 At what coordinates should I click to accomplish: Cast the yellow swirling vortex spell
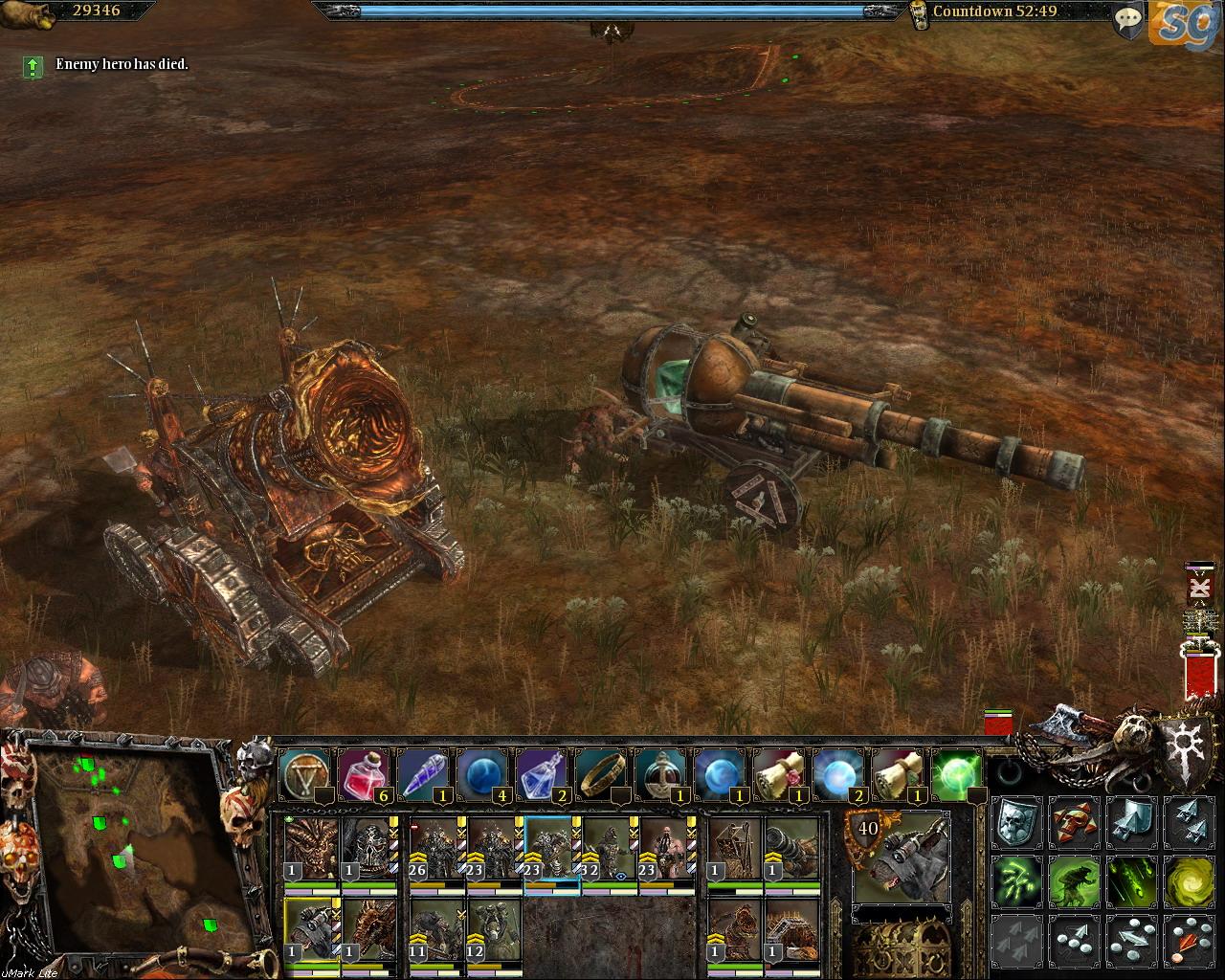point(1188,880)
